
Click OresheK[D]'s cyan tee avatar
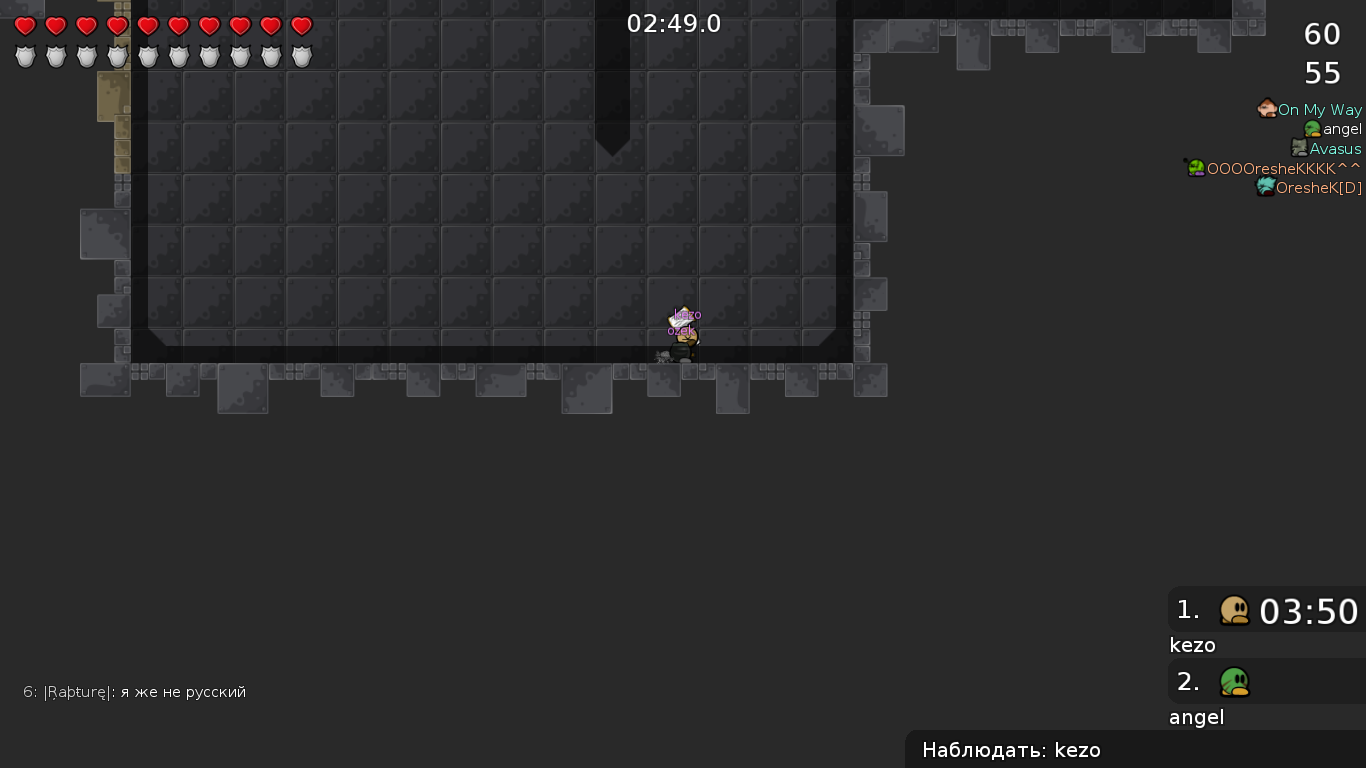click(x=1265, y=186)
